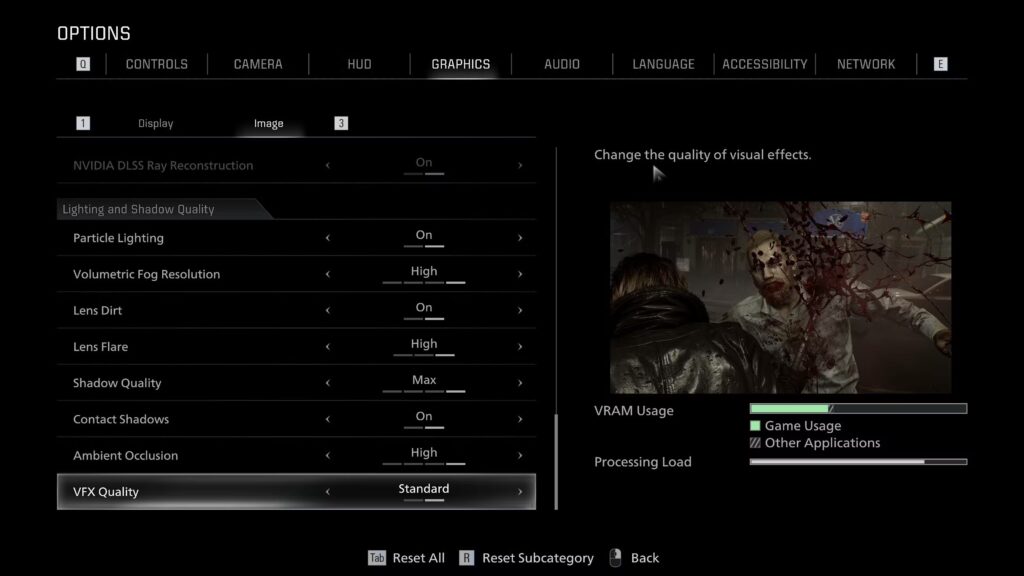Viewport: 1024px width, 576px height.
Task: Click the Lens Dirt left arrow
Action: [x=328, y=311]
